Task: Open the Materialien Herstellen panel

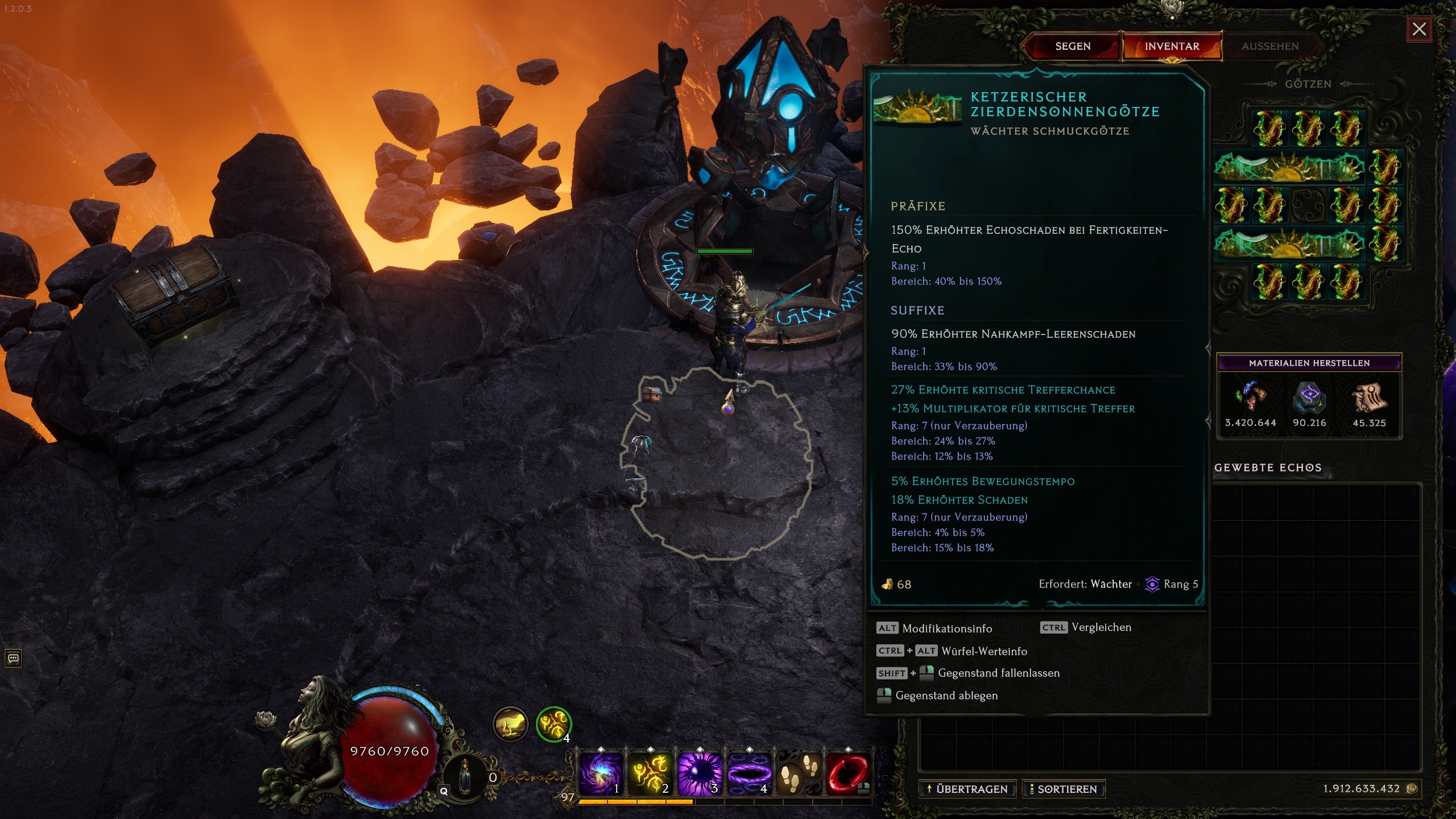Action: pyautogui.click(x=1309, y=363)
